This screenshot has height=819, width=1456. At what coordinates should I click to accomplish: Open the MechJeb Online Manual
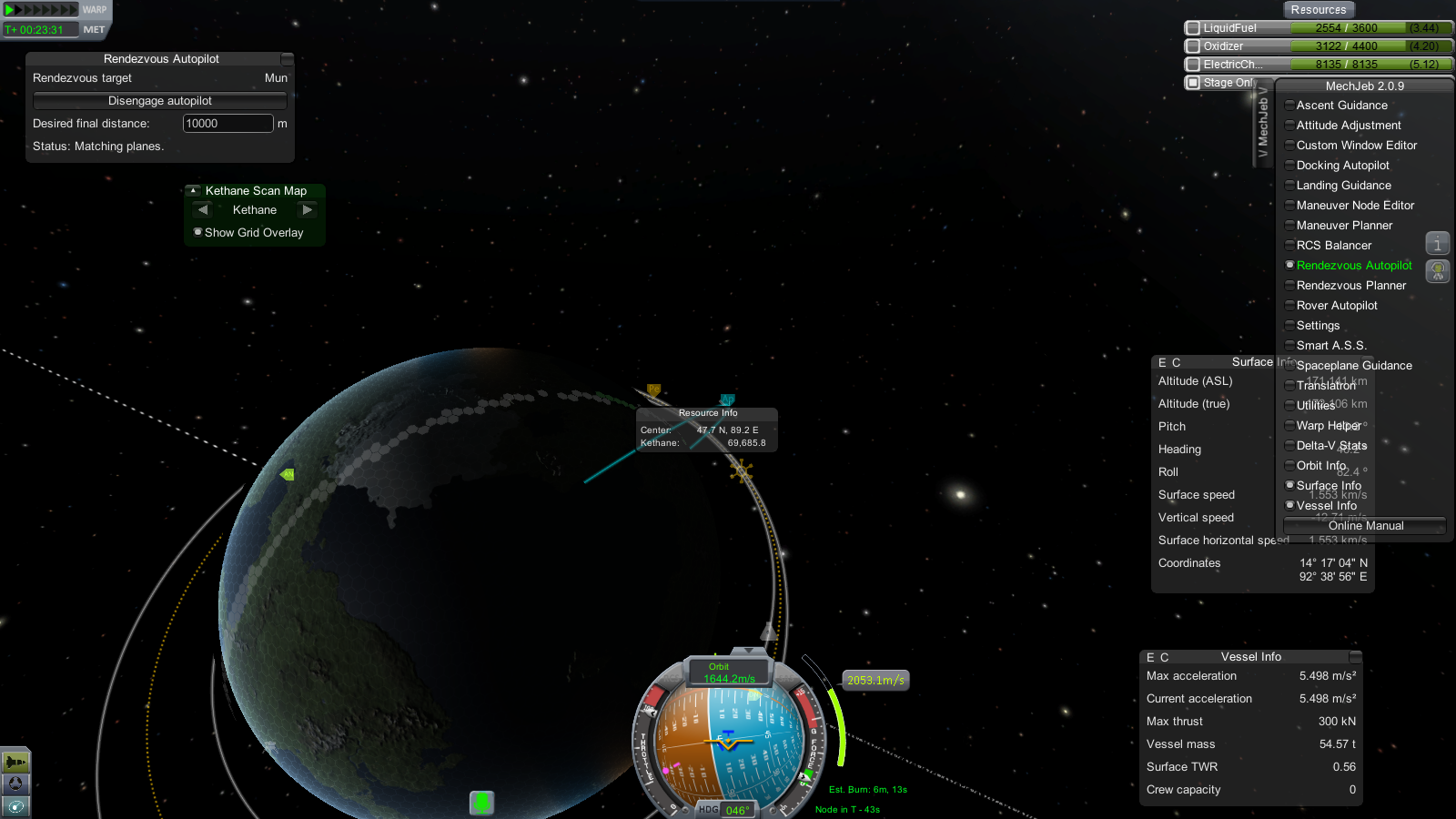click(x=1365, y=526)
